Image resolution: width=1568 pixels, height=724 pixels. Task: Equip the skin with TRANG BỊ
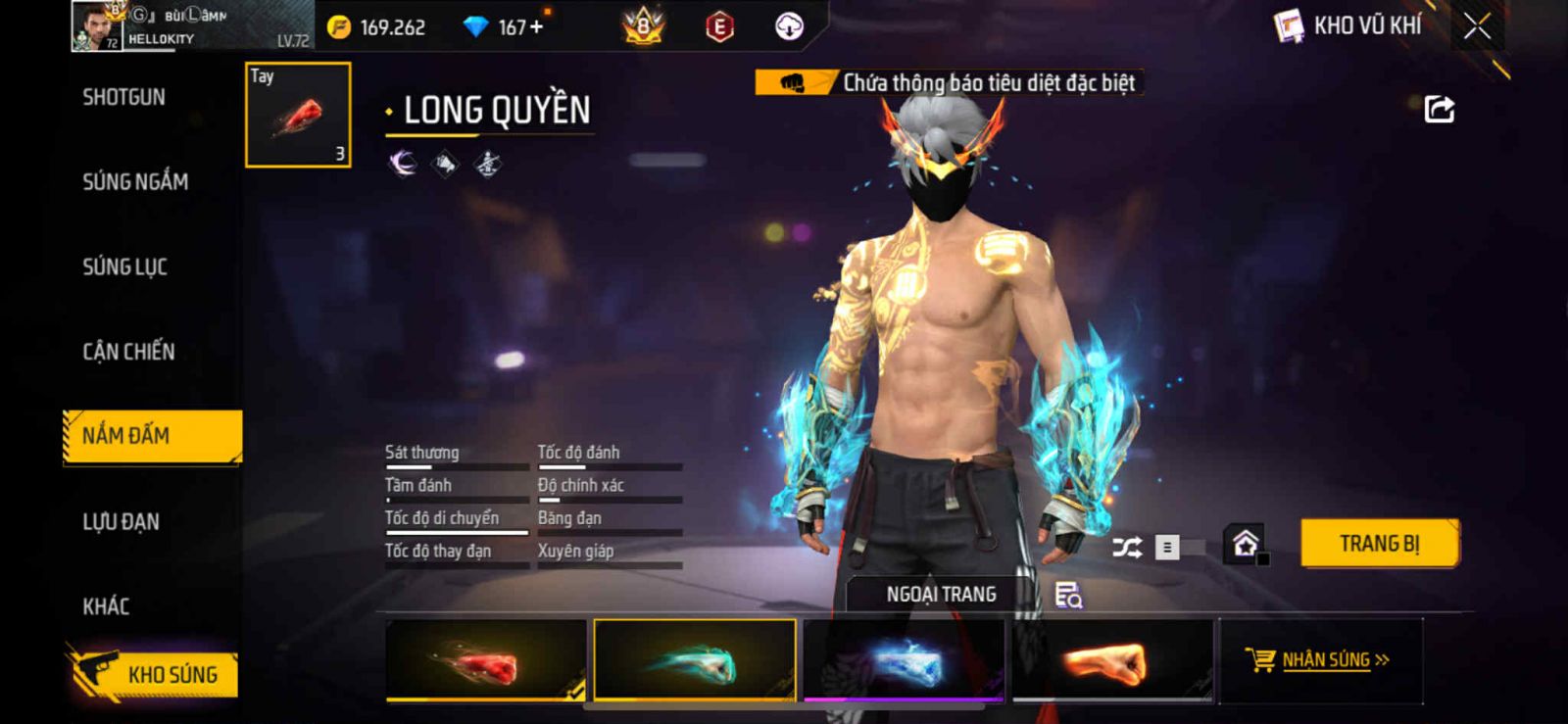pyautogui.click(x=1379, y=544)
